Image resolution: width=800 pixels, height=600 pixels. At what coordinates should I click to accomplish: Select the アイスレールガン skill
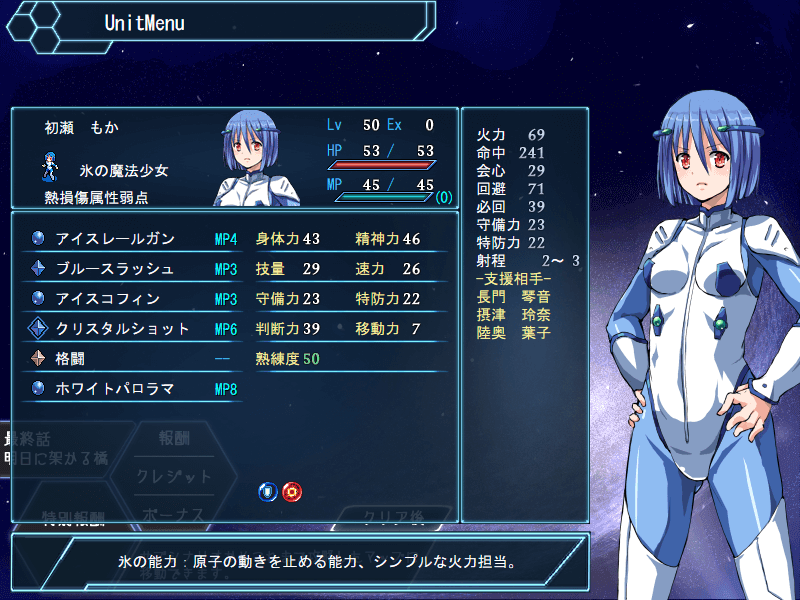[130, 239]
